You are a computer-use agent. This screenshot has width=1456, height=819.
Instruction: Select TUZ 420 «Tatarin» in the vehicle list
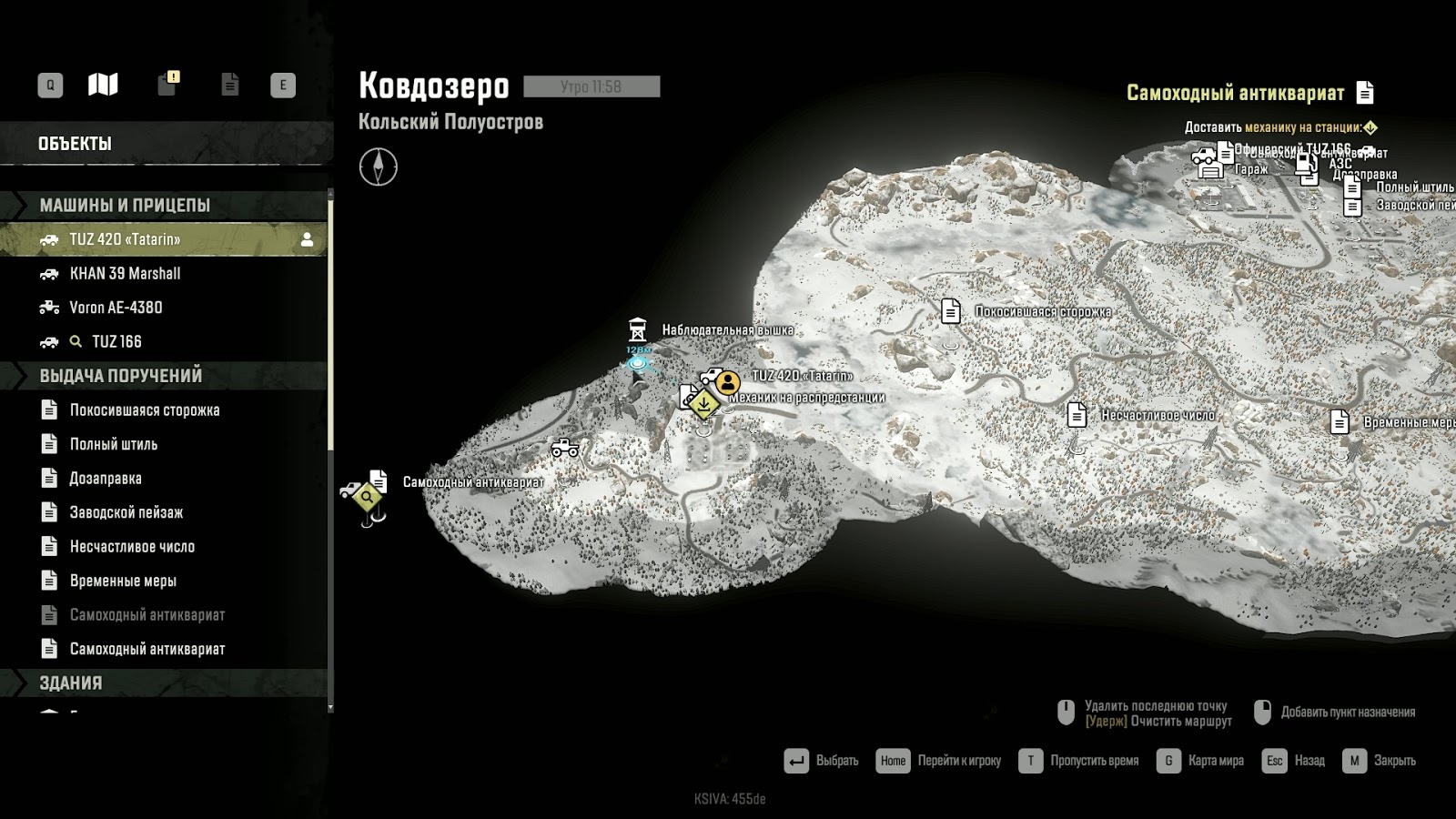pos(125,239)
